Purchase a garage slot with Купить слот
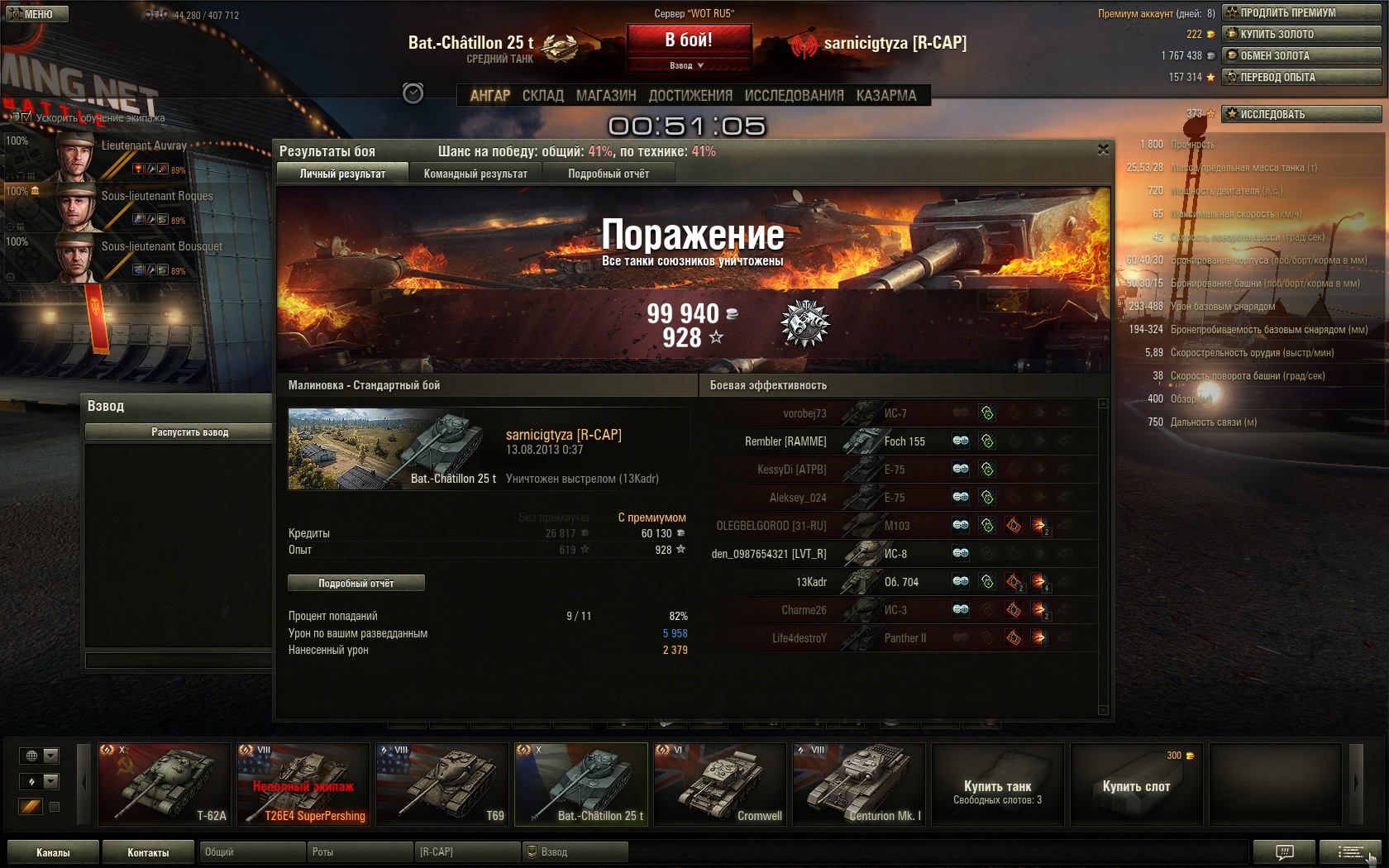Viewport: 1389px width, 868px height. pos(1136,785)
